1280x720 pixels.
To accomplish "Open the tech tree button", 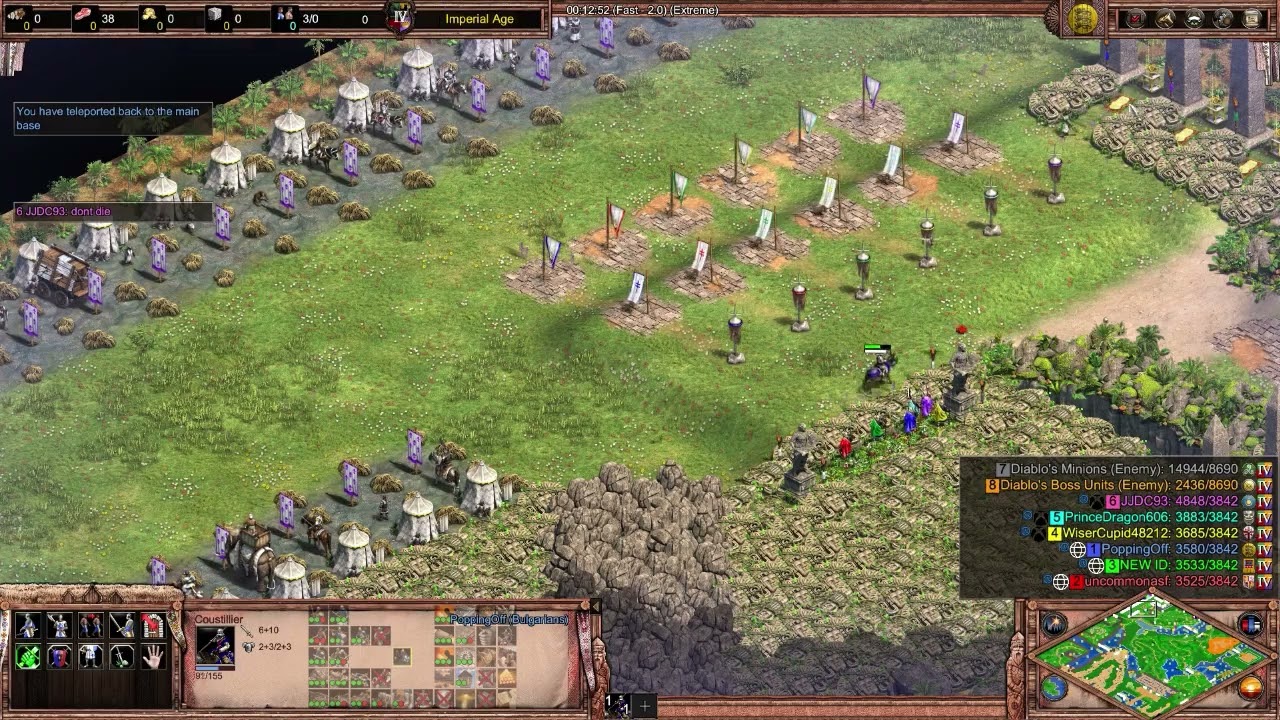I will pyautogui.click(x=1223, y=18).
